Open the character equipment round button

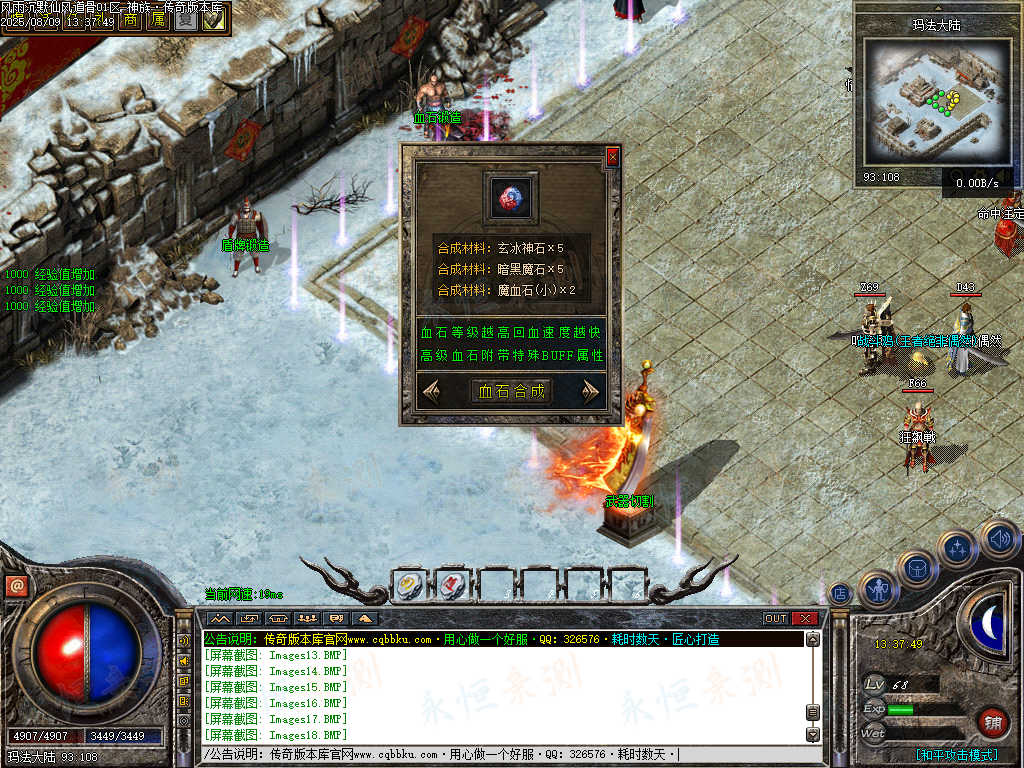(x=878, y=590)
